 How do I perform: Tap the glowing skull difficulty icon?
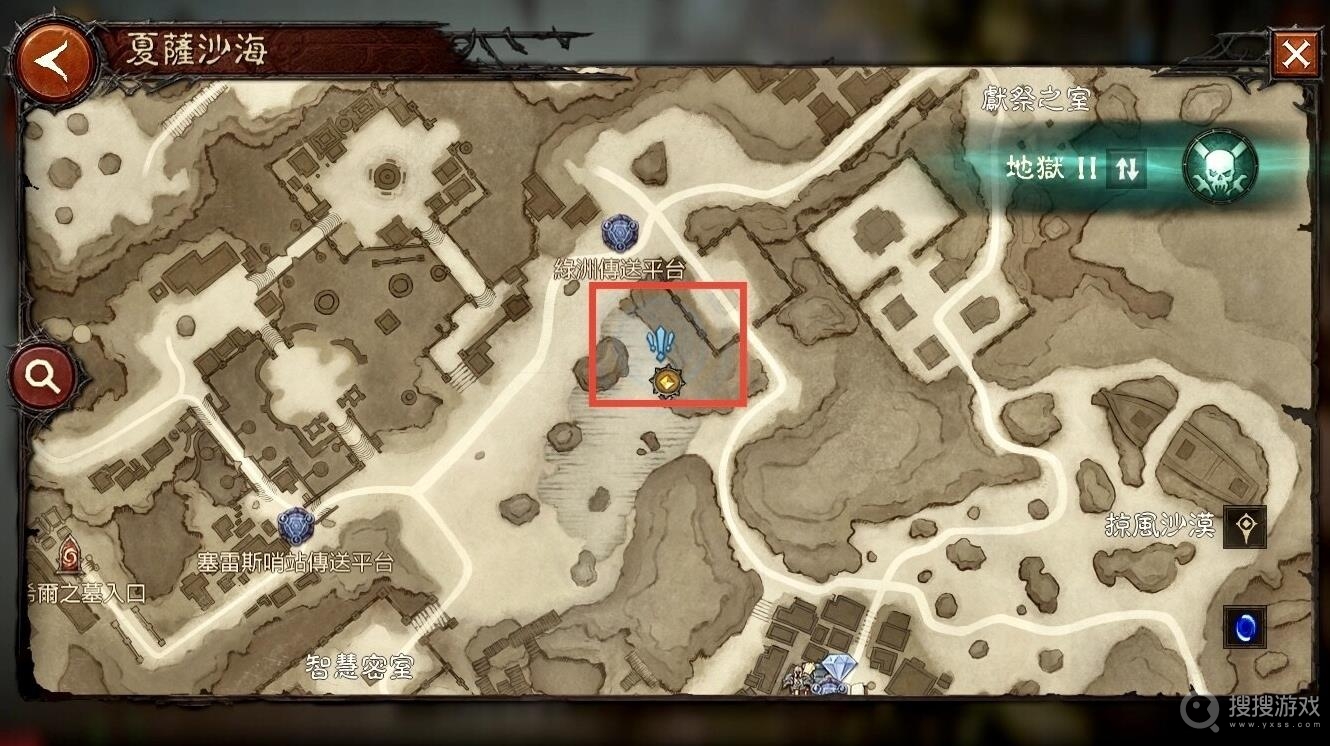coord(1220,167)
